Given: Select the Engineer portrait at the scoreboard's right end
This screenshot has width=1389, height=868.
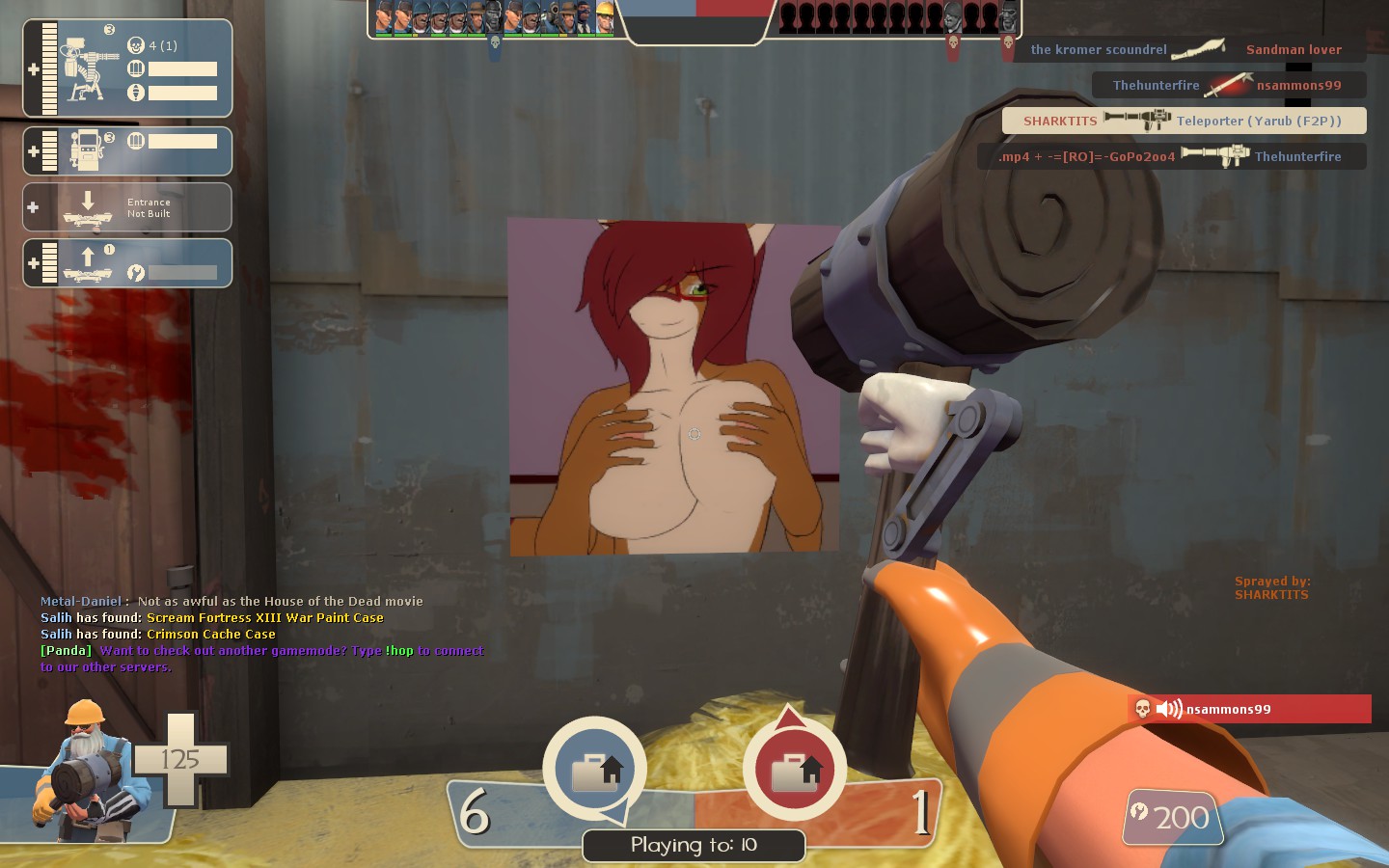Looking at the screenshot, I should [x=606, y=17].
